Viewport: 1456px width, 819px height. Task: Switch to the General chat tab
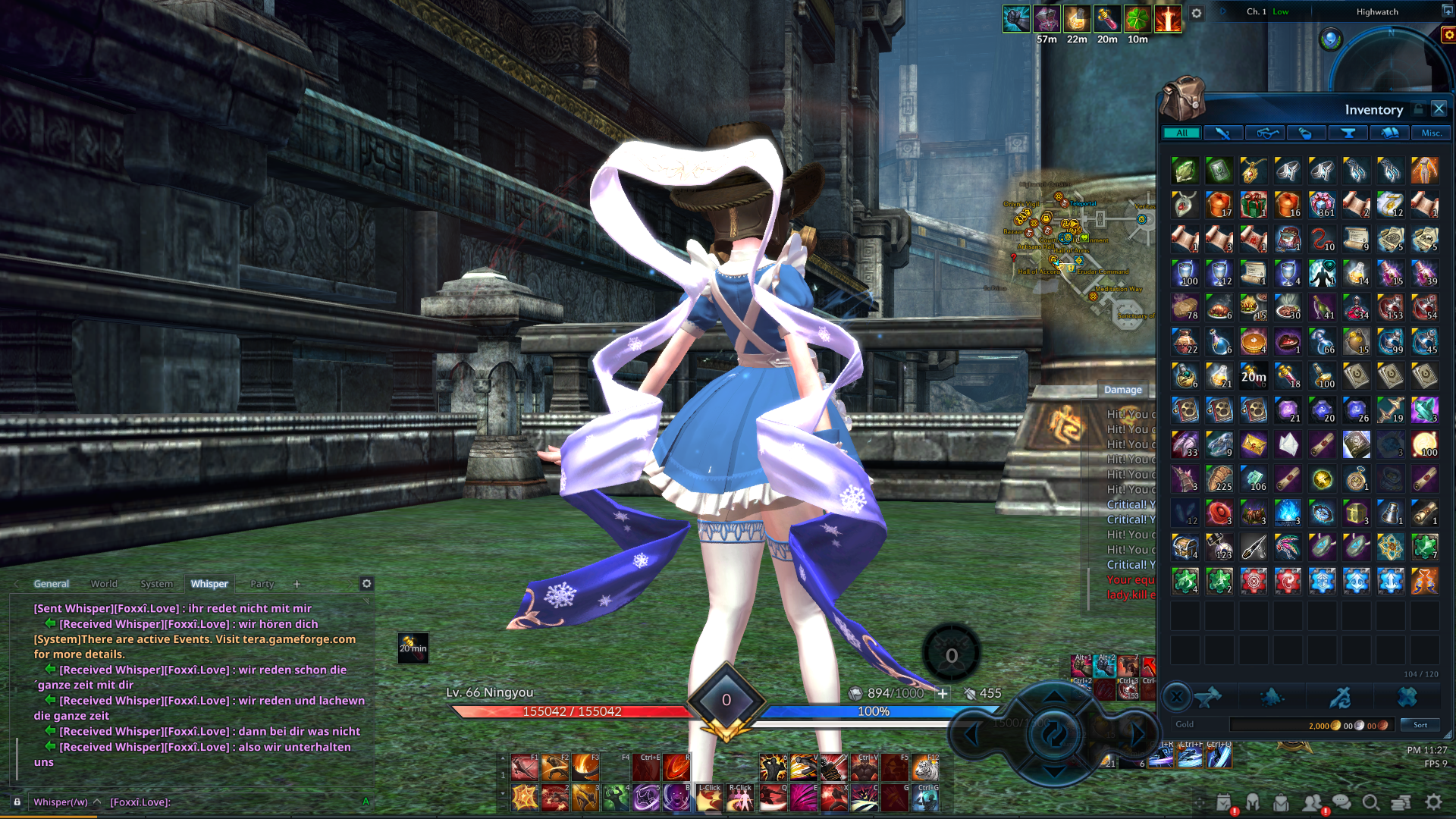pyautogui.click(x=51, y=584)
